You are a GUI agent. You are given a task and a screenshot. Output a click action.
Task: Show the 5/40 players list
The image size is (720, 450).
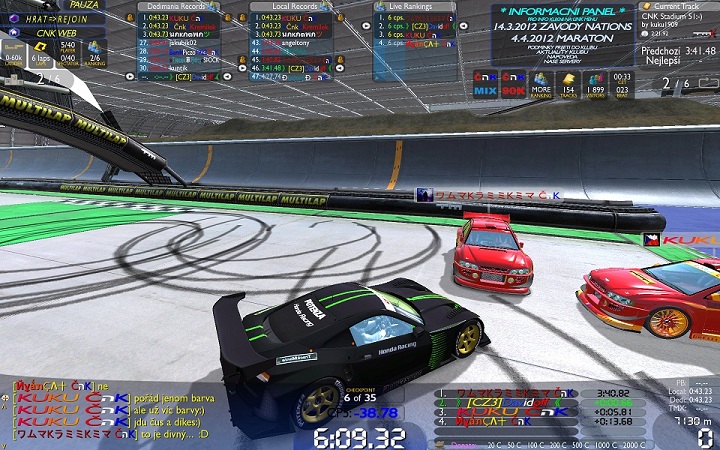(x=68, y=52)
